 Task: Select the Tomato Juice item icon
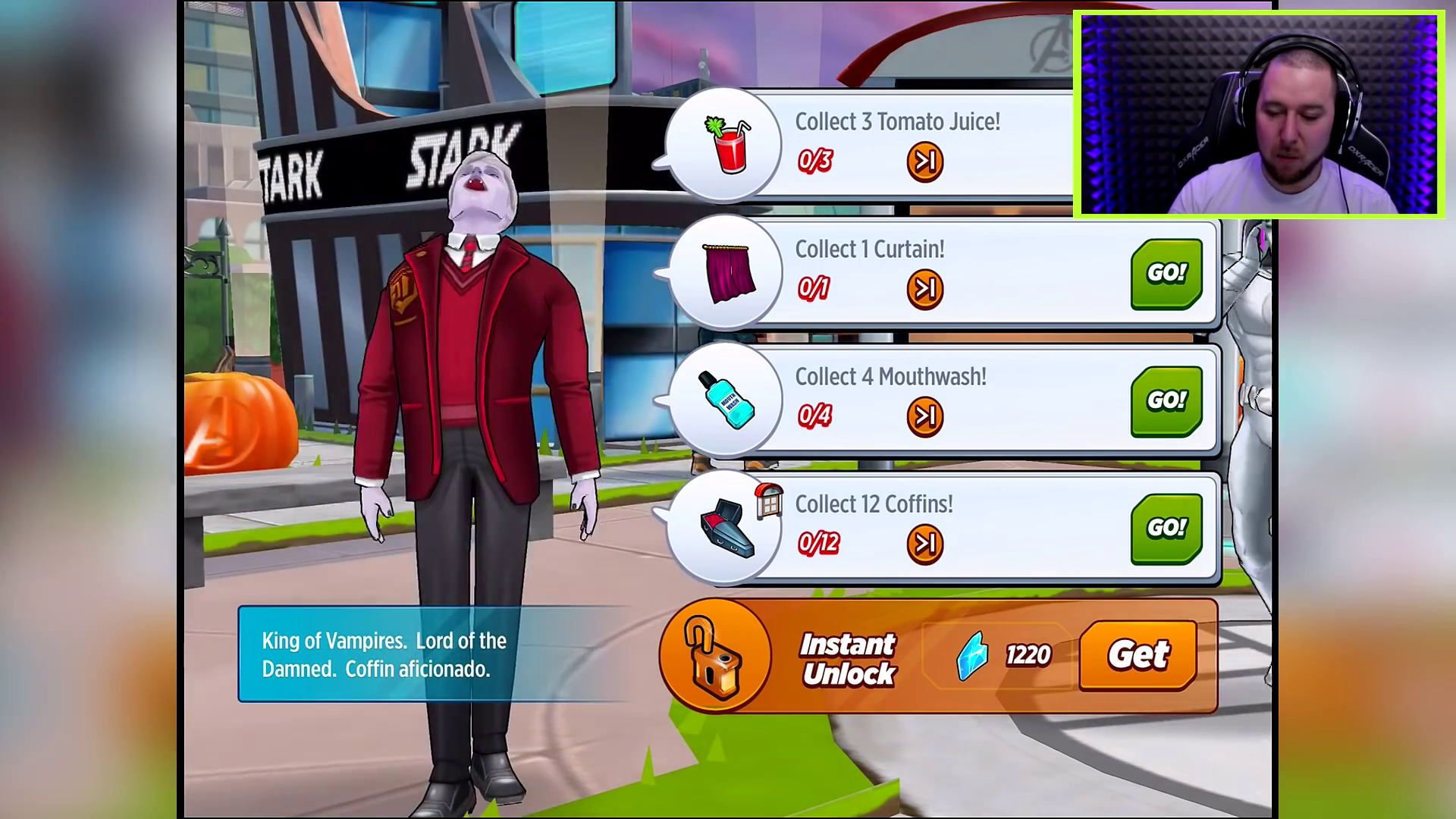(x=726, y=145)
